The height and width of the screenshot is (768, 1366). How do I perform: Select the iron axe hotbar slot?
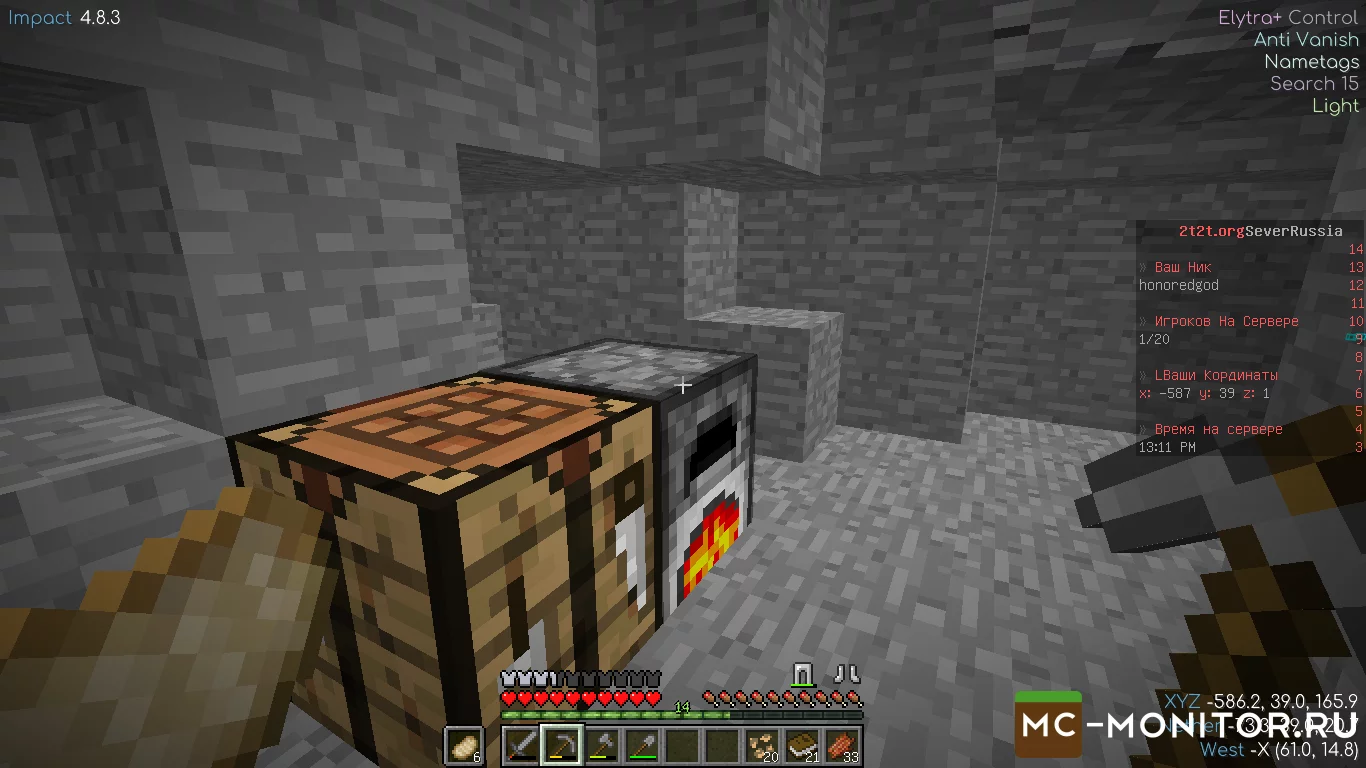tap(602, 746)
